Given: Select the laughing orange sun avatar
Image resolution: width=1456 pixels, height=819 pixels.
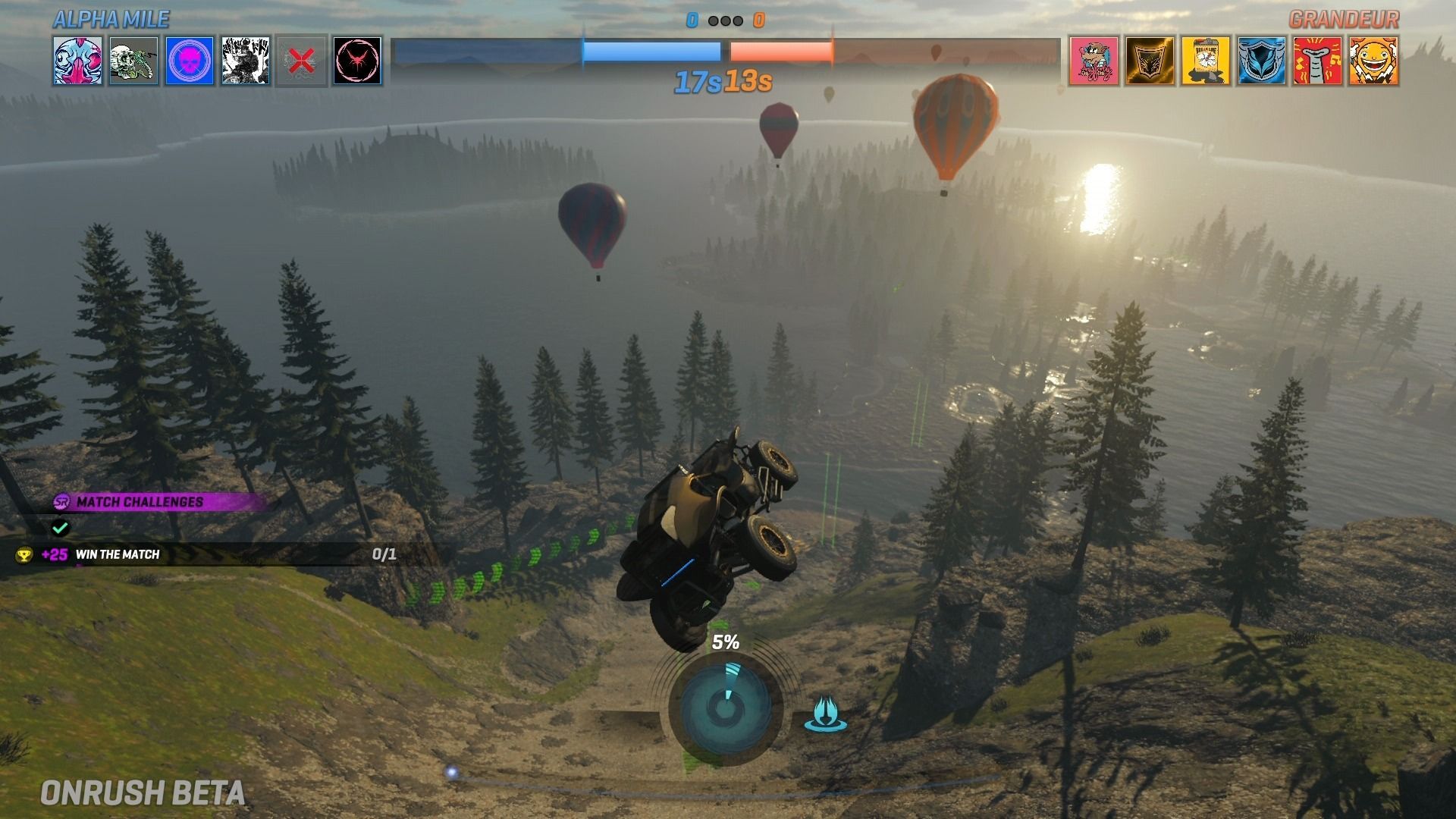Looking at the screenshot, I should tap(1373, 61).
